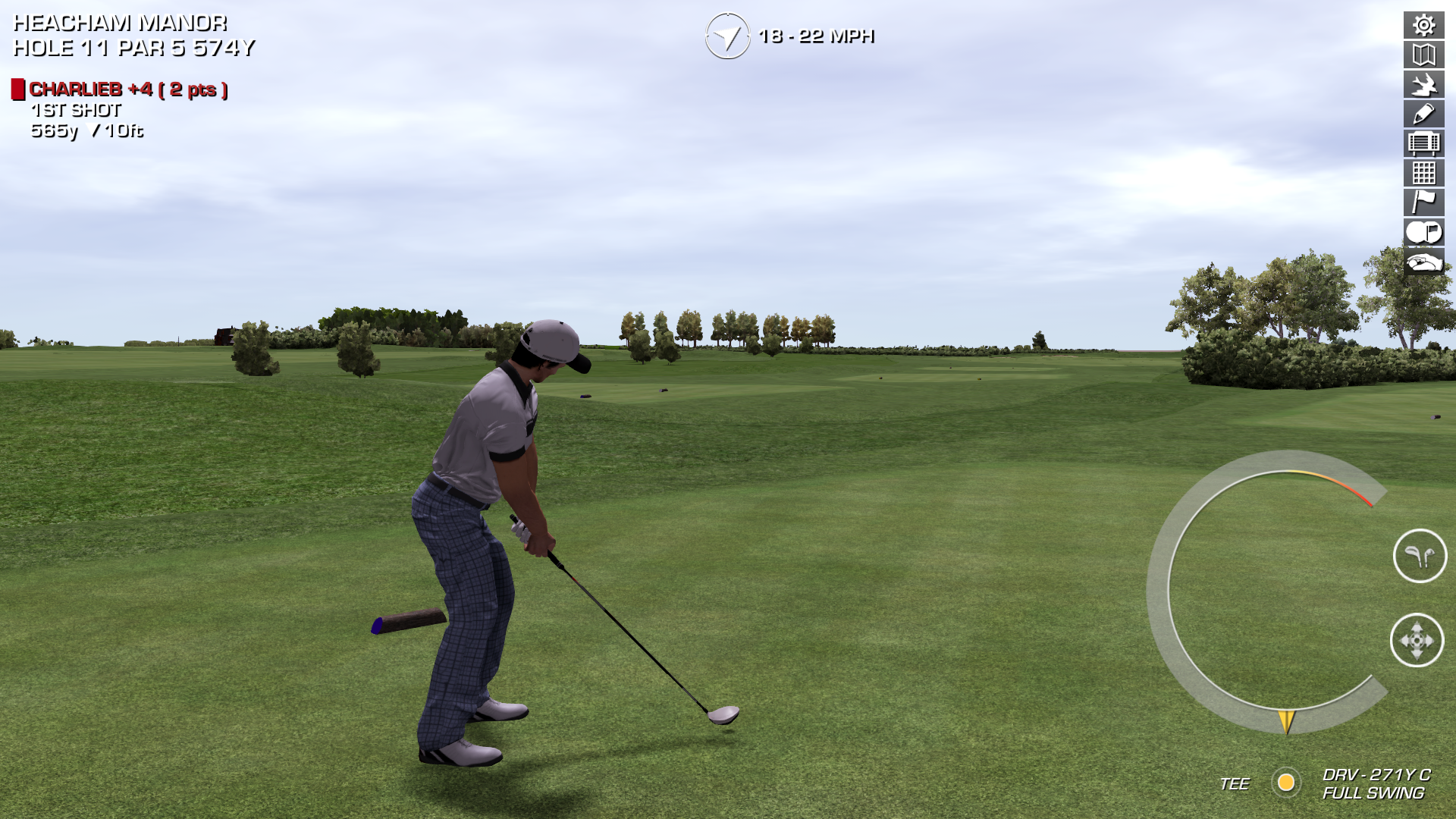The width and height of the screenshot is (1456, 819).
Task: Open the club selection button
Action: point(1420,556)
